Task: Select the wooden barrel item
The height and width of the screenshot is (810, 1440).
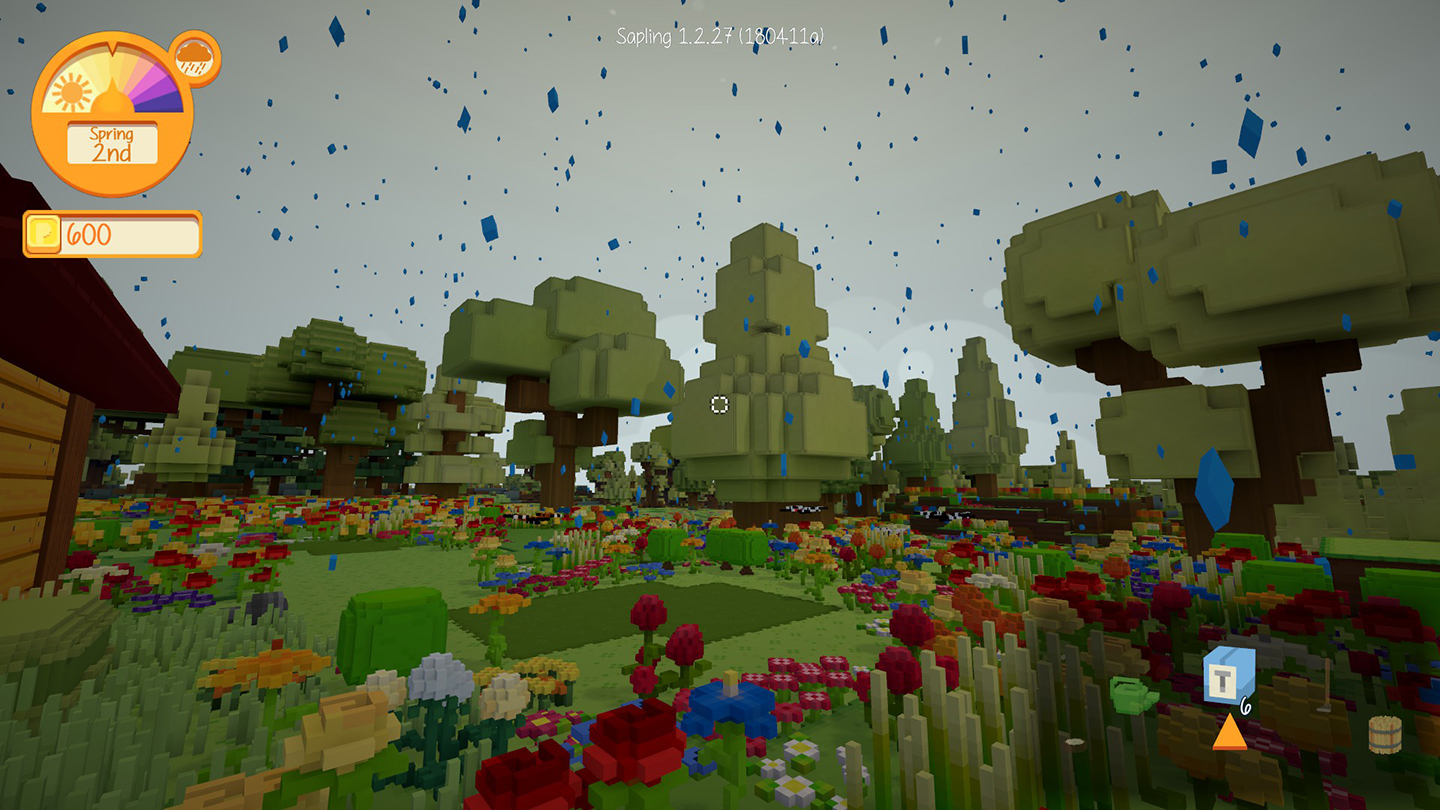Action: pyautogui.click(x=1384, y=733)
